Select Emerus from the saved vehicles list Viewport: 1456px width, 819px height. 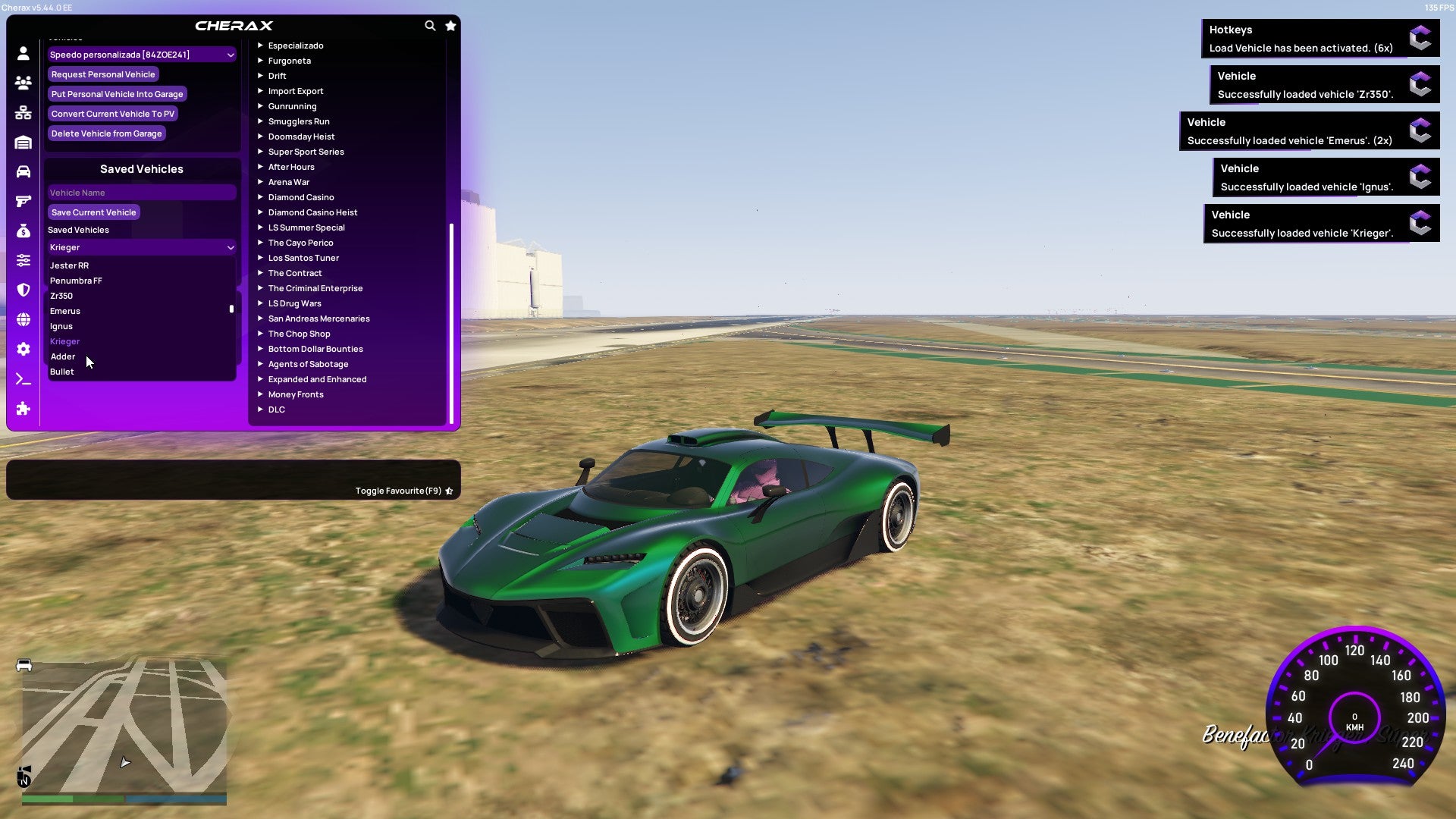tap(65, 311)
